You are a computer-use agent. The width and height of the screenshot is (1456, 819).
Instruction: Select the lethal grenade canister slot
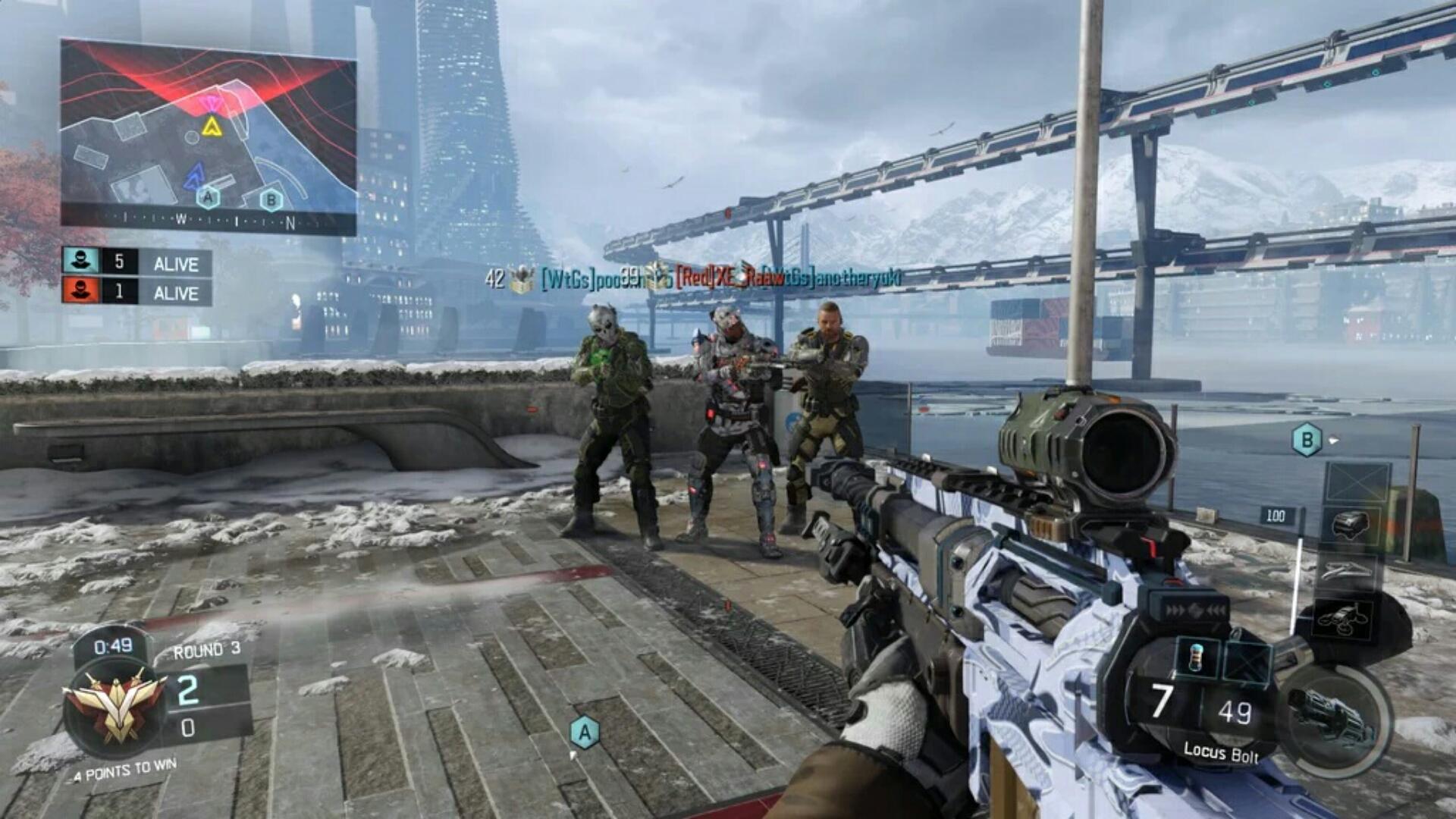tap(1197, 657)
